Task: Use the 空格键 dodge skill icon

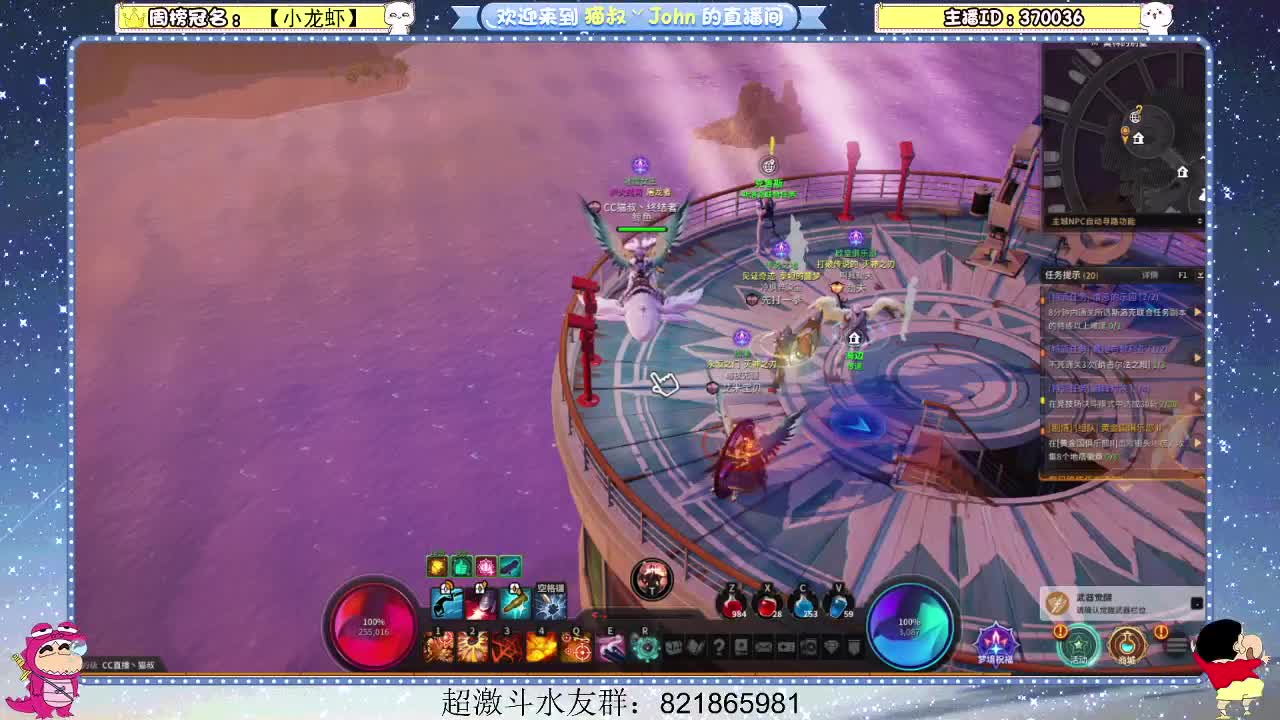Action: (550, 602)
